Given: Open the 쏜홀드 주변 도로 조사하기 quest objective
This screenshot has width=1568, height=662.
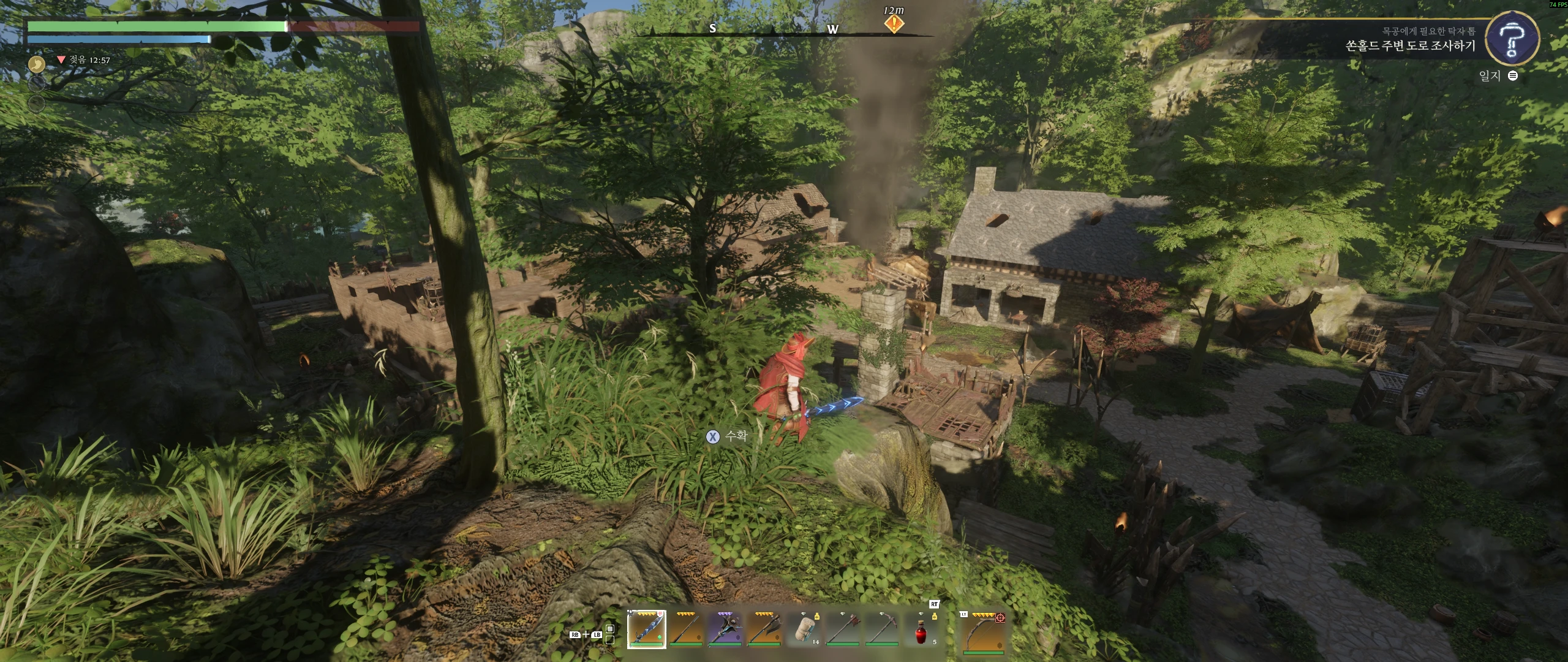Looking at the screenshot, I should click(x=1410, y=46).
